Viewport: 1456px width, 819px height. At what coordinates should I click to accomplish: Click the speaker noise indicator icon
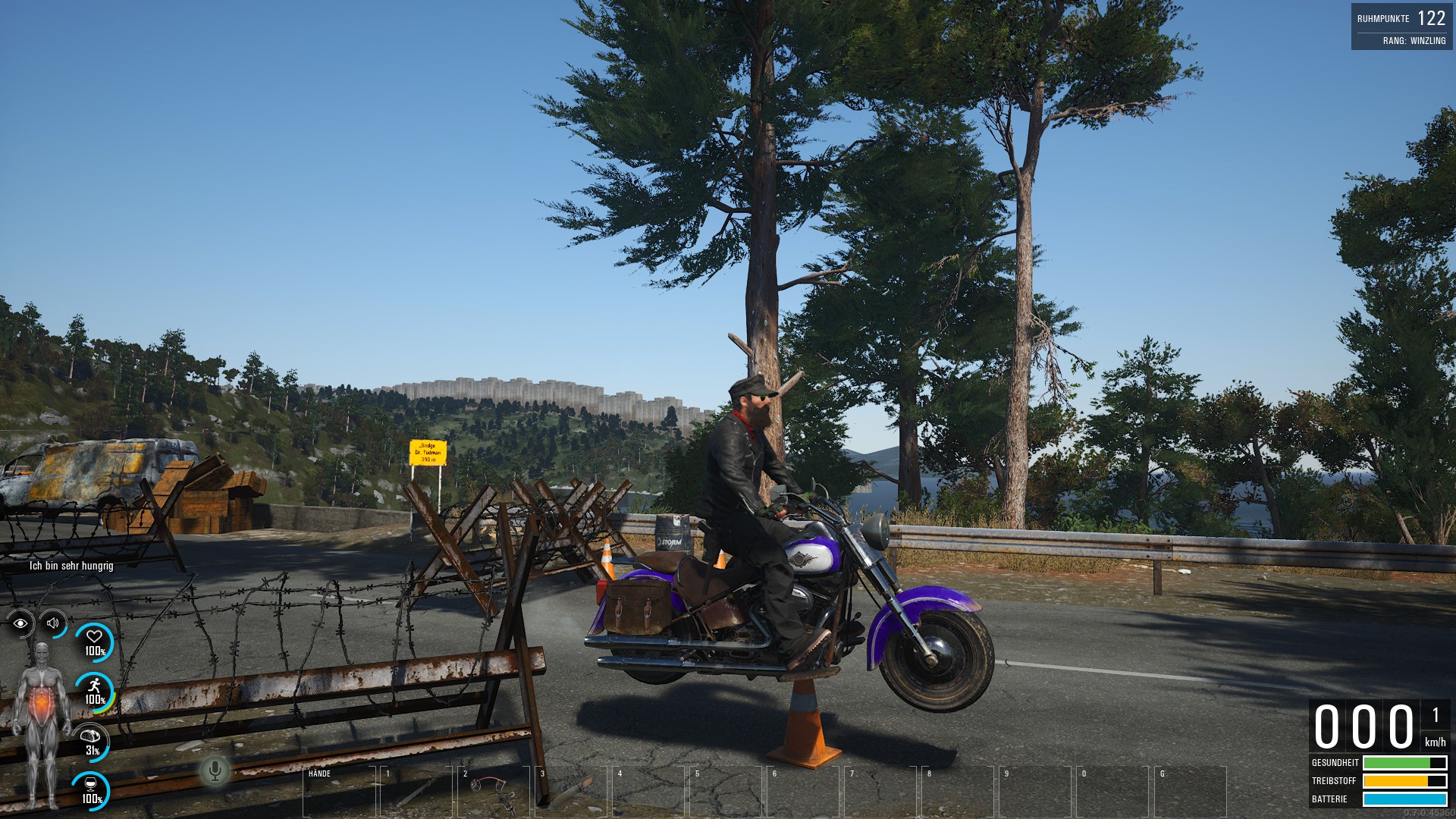pos(53,623)
